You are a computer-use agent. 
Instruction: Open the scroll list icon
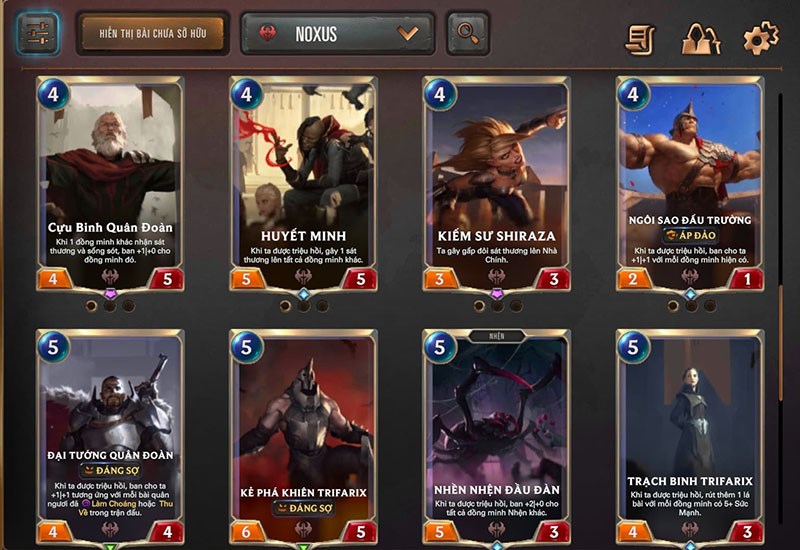641,38
